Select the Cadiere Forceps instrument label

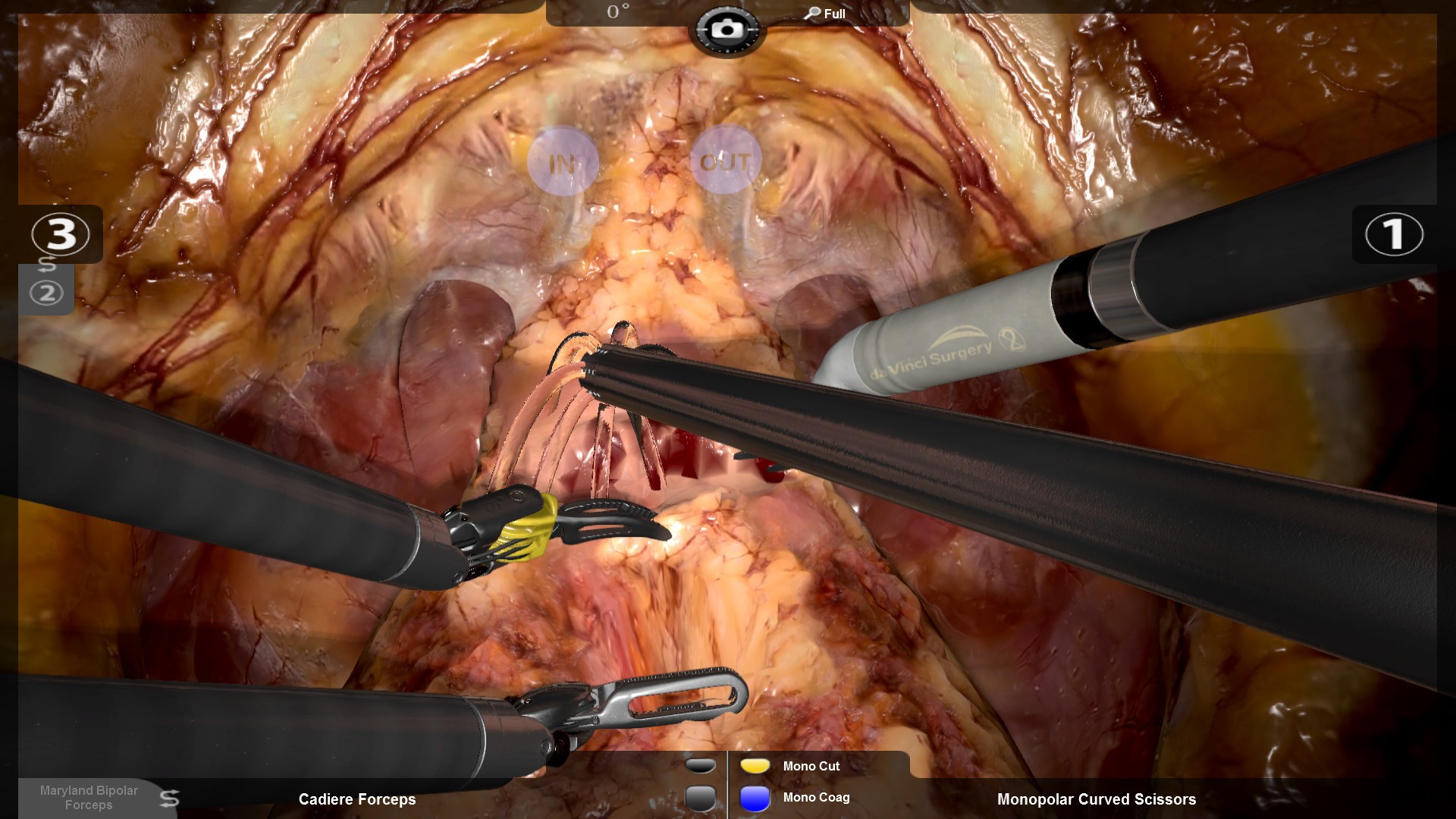[357, 799]
